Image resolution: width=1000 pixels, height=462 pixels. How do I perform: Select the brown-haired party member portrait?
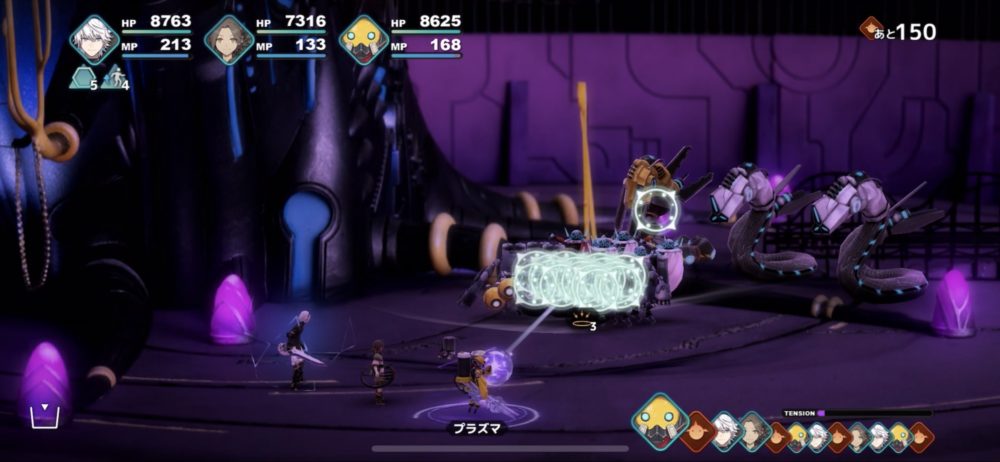pos(228,40)
